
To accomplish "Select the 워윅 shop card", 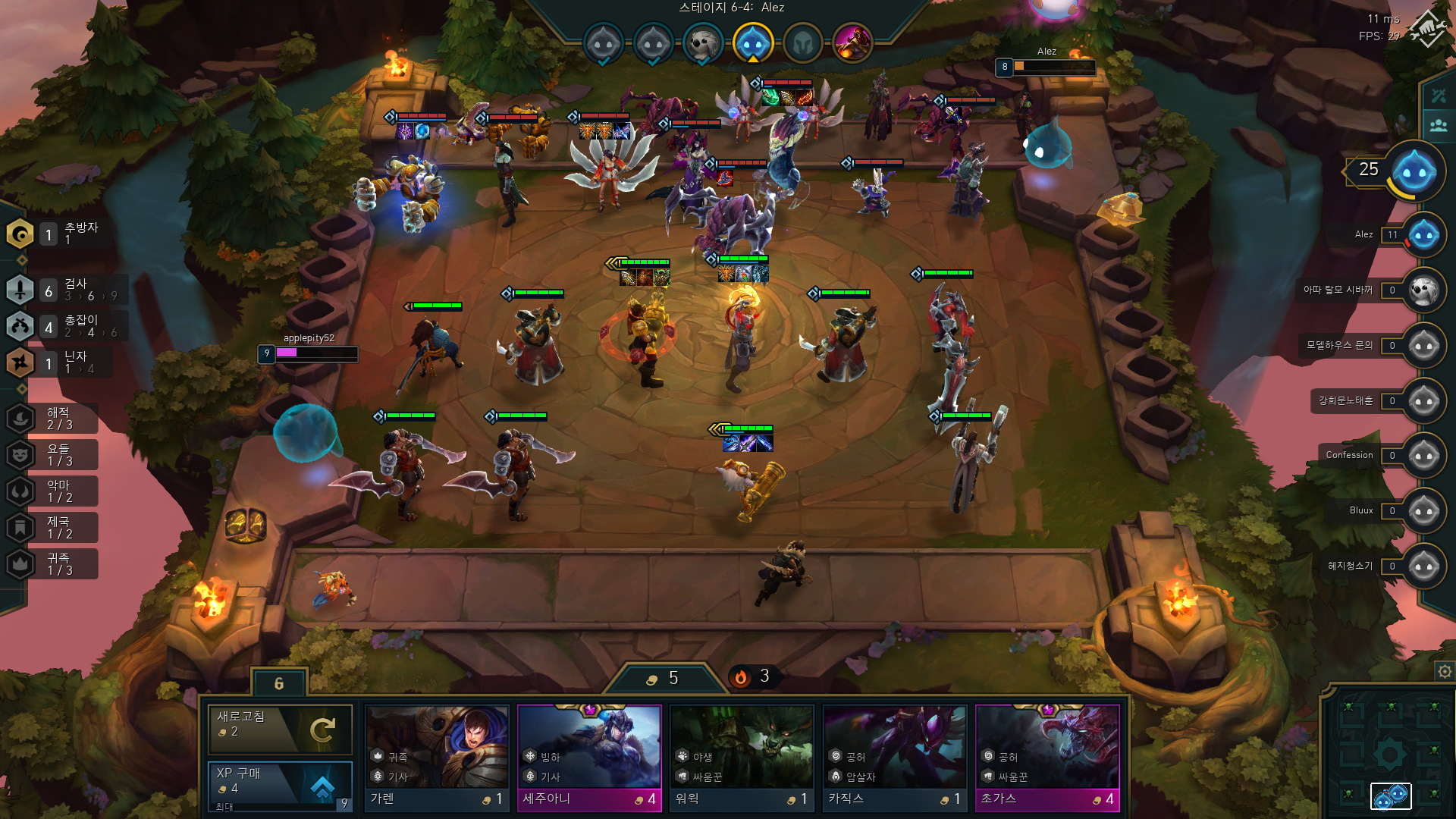I will (x=742, y=758).
